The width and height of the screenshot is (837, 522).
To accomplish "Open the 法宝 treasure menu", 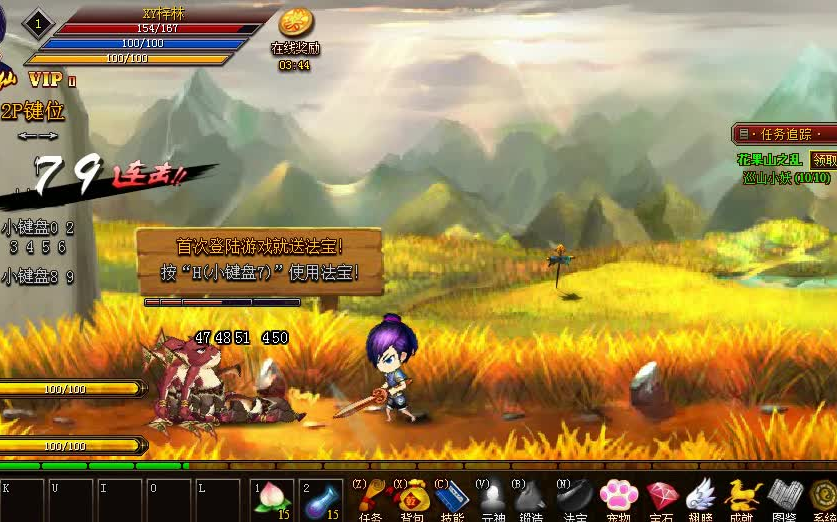I will [576, 498].
